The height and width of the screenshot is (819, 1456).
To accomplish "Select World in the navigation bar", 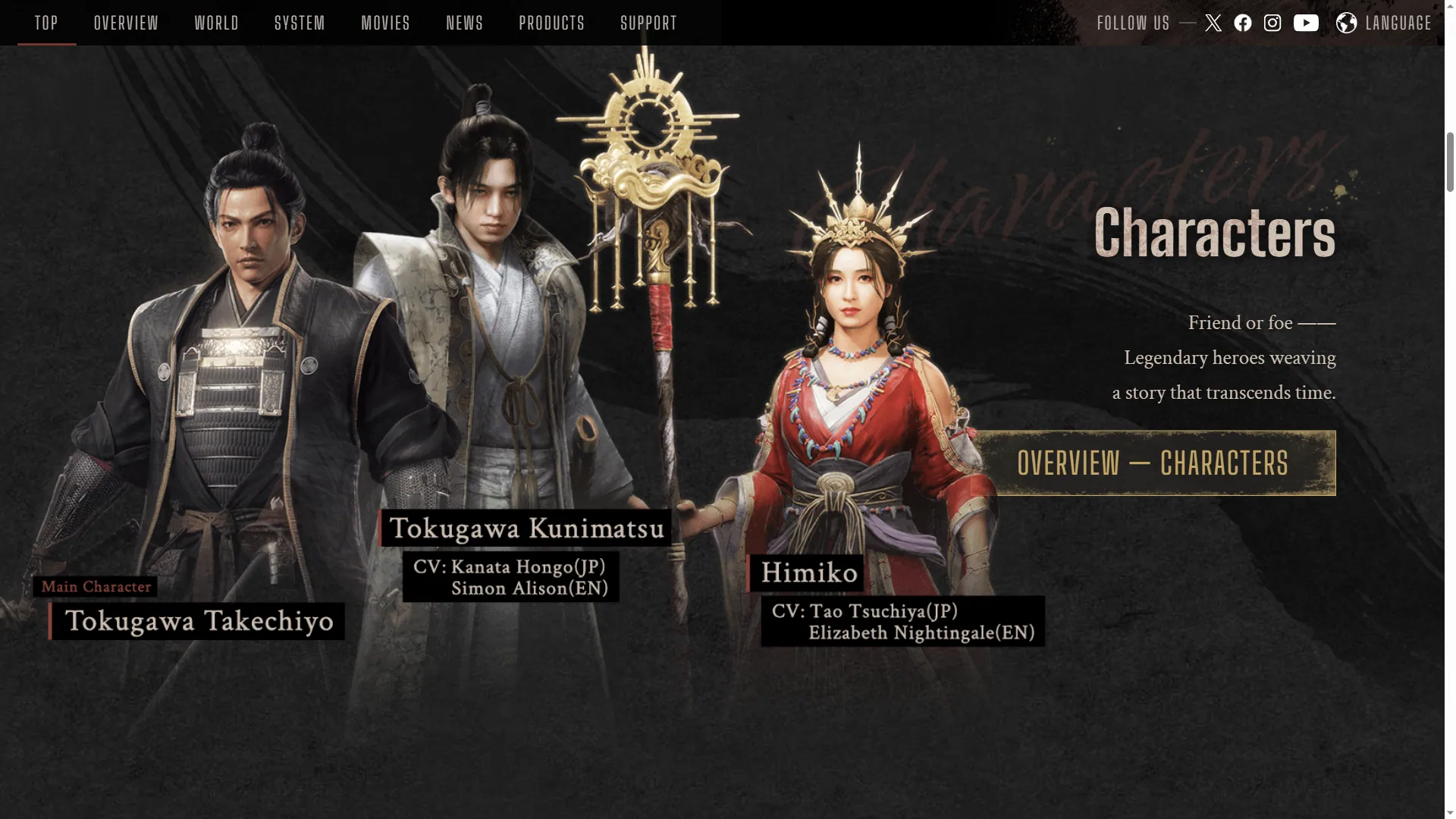I will [217, 23].
